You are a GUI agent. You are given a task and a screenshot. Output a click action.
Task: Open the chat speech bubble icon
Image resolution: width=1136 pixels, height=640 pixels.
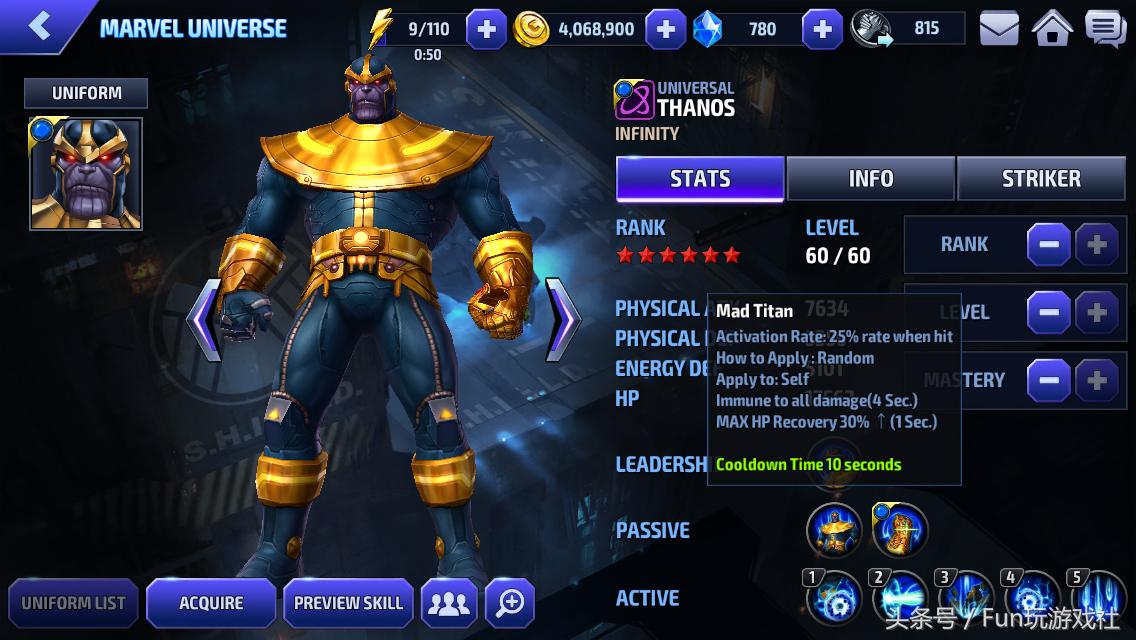tap(1105, 30)
